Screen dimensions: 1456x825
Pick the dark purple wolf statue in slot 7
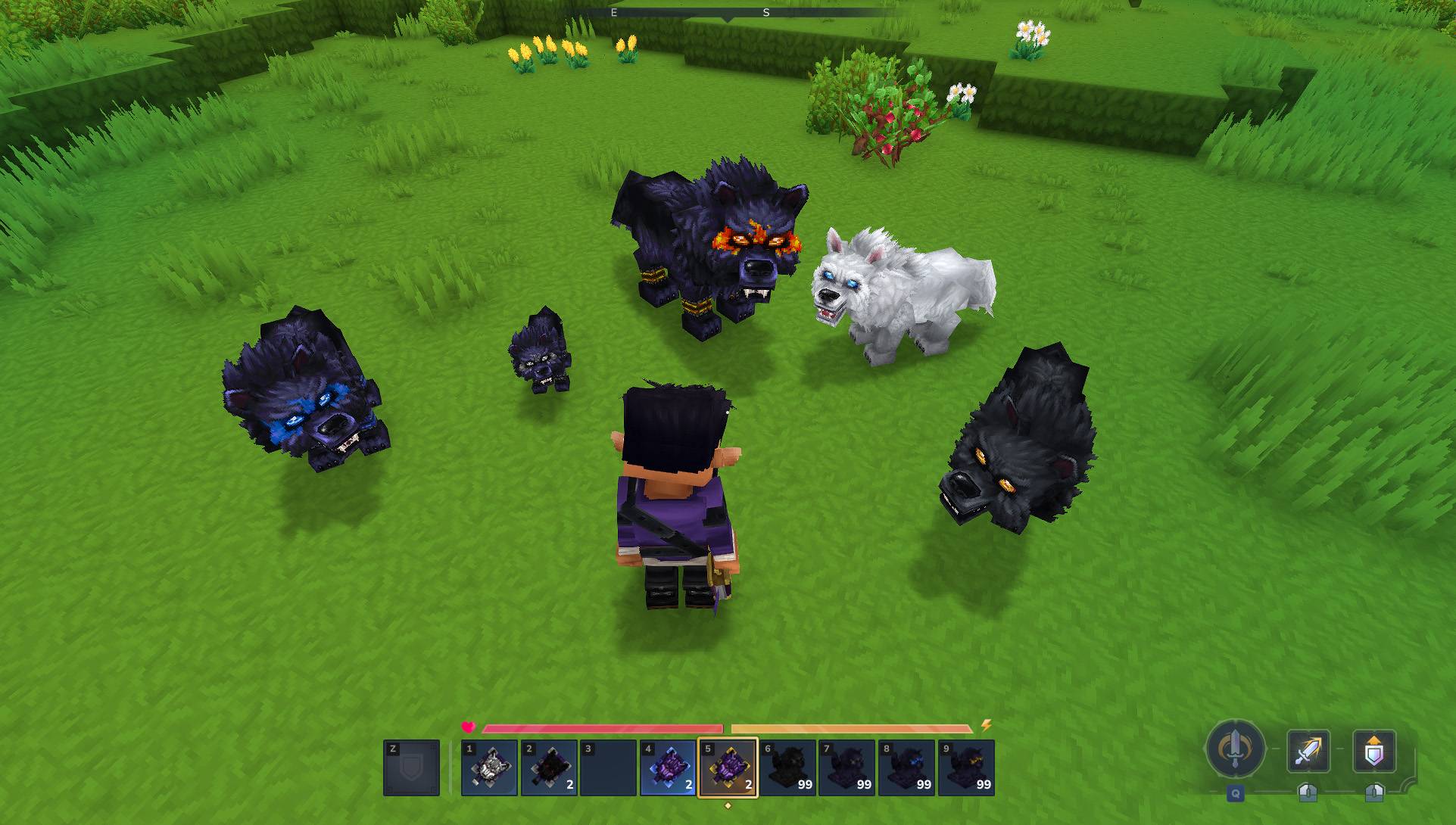[x=846, y=767]
